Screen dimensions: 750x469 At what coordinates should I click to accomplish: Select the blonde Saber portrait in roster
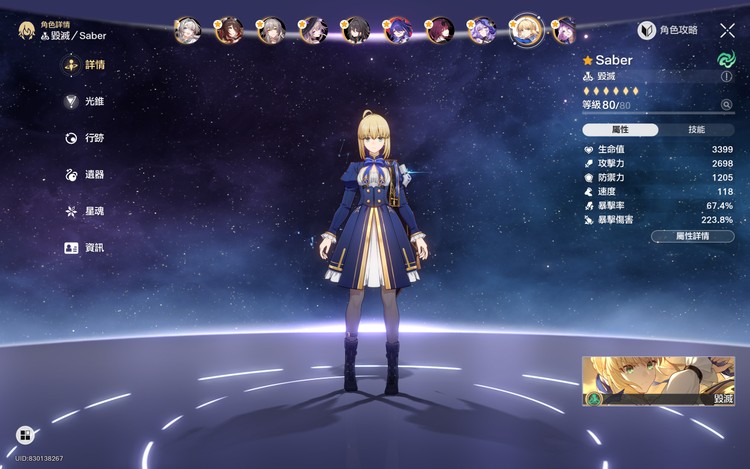[x=526, y=30]
